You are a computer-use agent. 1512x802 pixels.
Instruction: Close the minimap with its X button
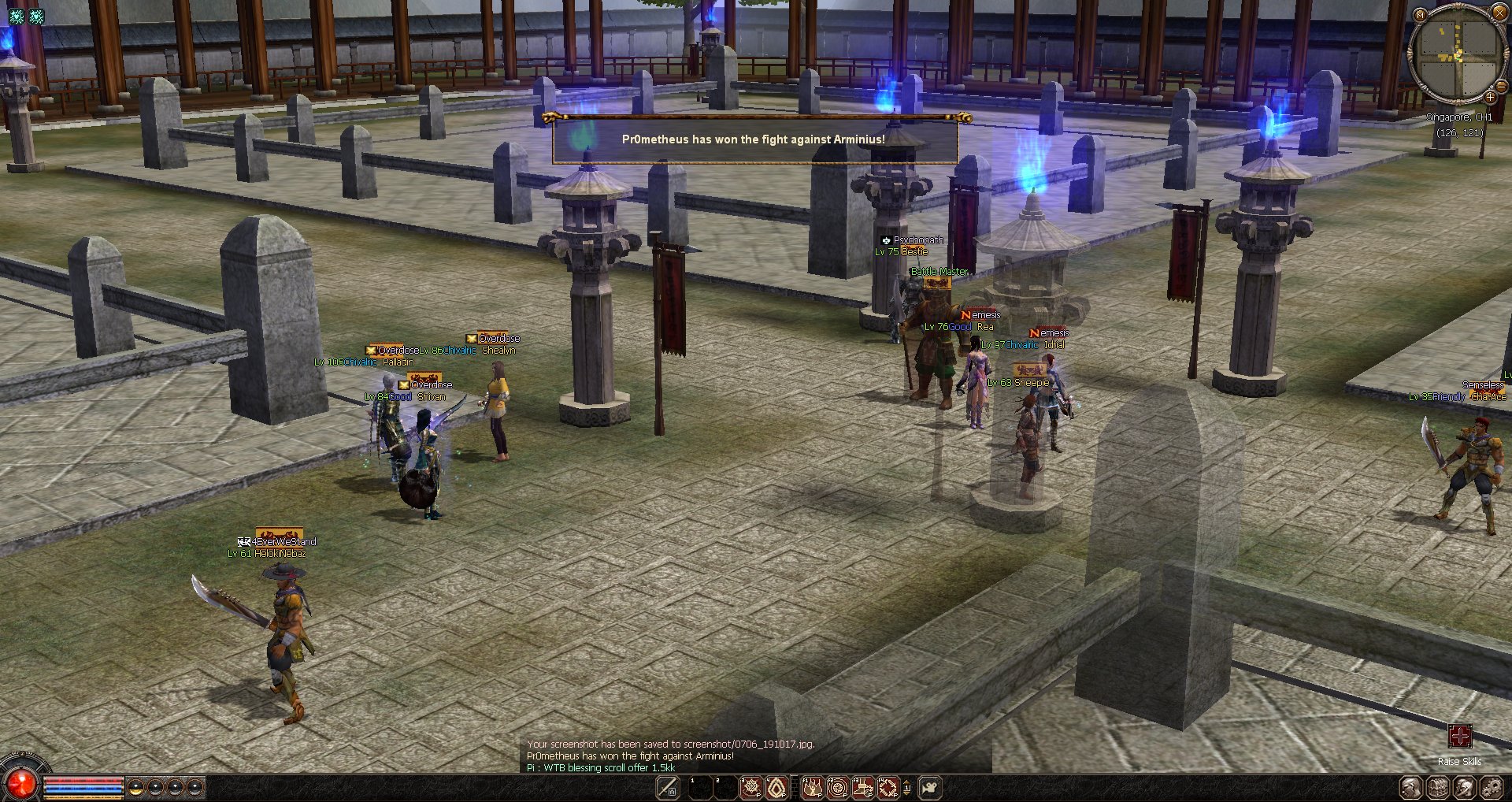point(1499,13)
